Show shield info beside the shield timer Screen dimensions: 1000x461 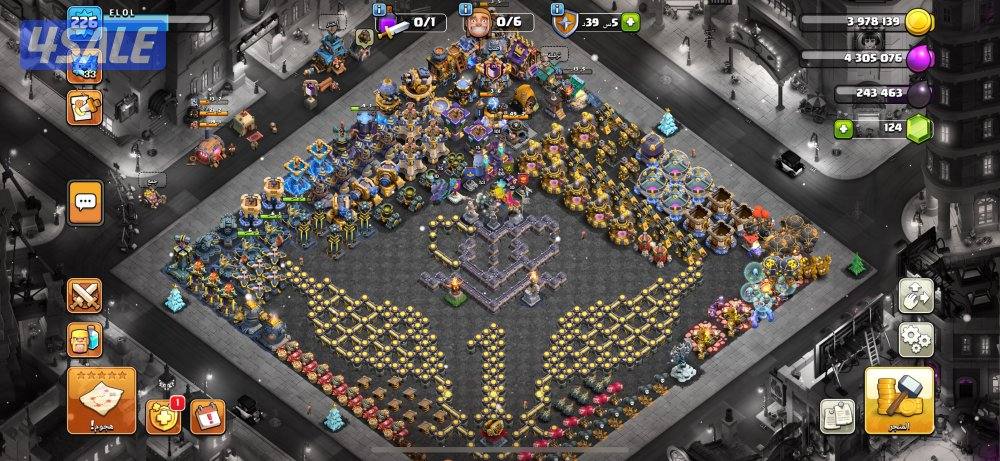556,11
